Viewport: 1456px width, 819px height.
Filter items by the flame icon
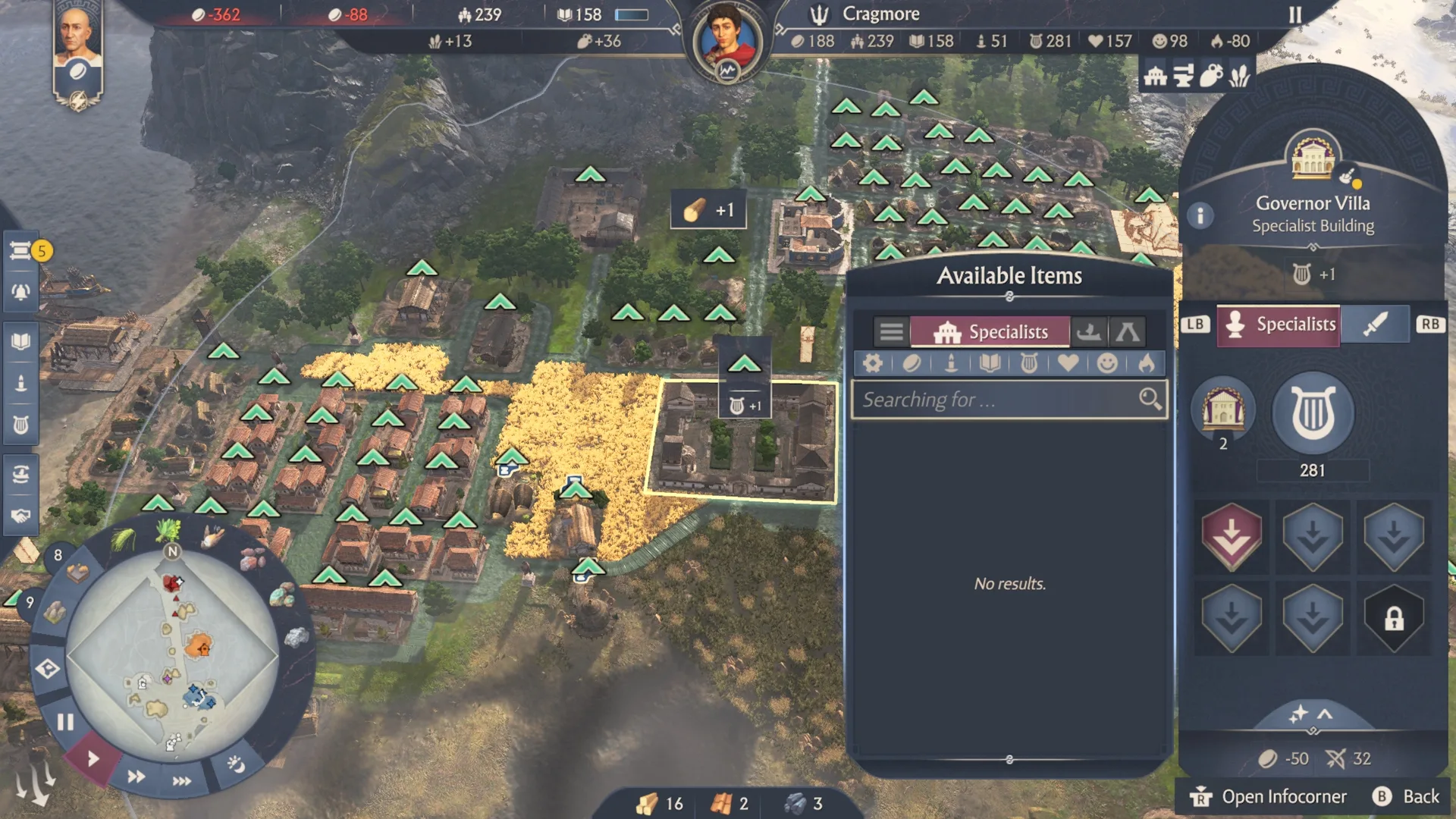tap(1147, 364)
